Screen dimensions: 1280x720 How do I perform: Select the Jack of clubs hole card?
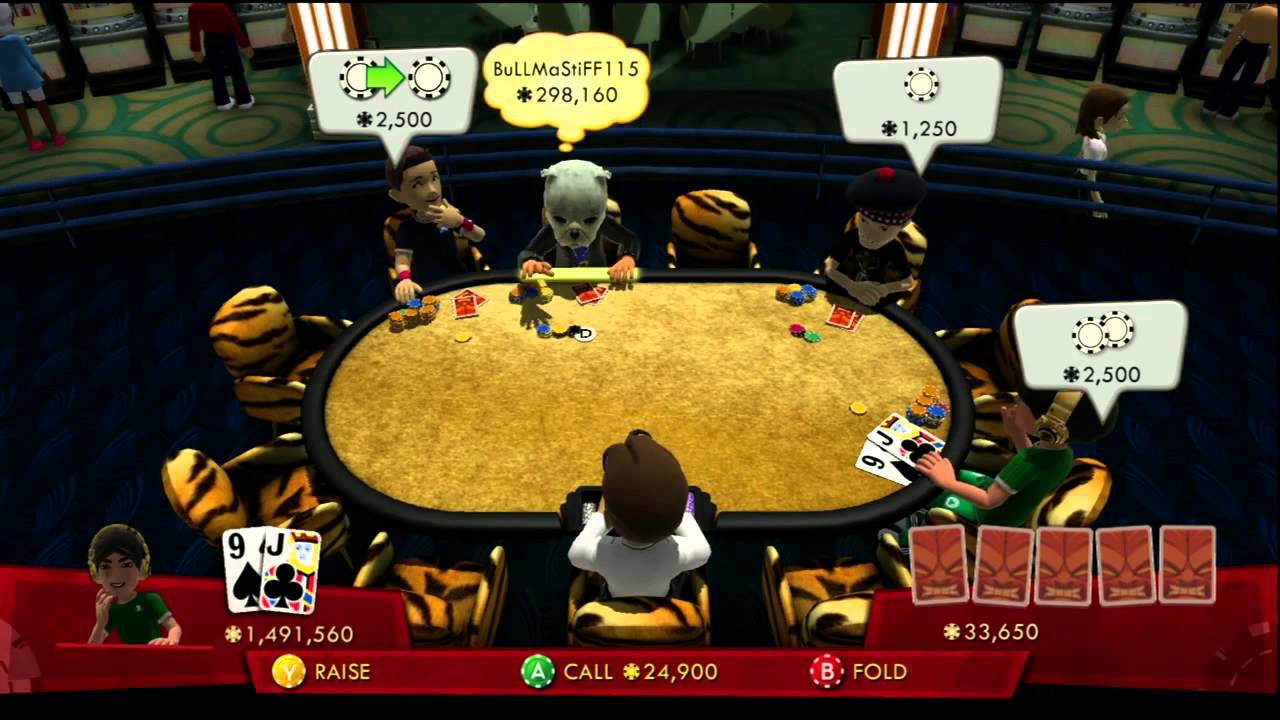click(x=291, y=570)
